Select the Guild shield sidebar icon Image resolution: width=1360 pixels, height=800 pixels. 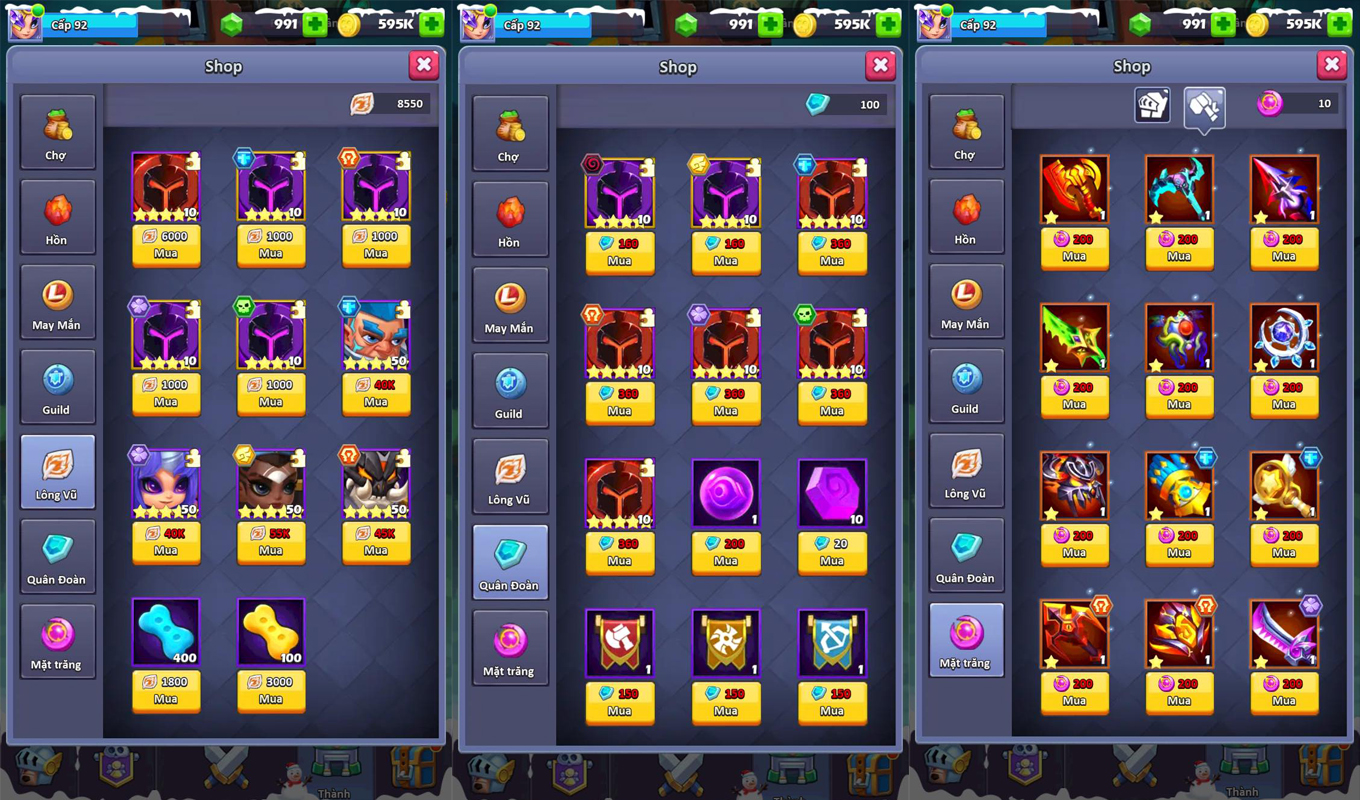tap(58, 386)
